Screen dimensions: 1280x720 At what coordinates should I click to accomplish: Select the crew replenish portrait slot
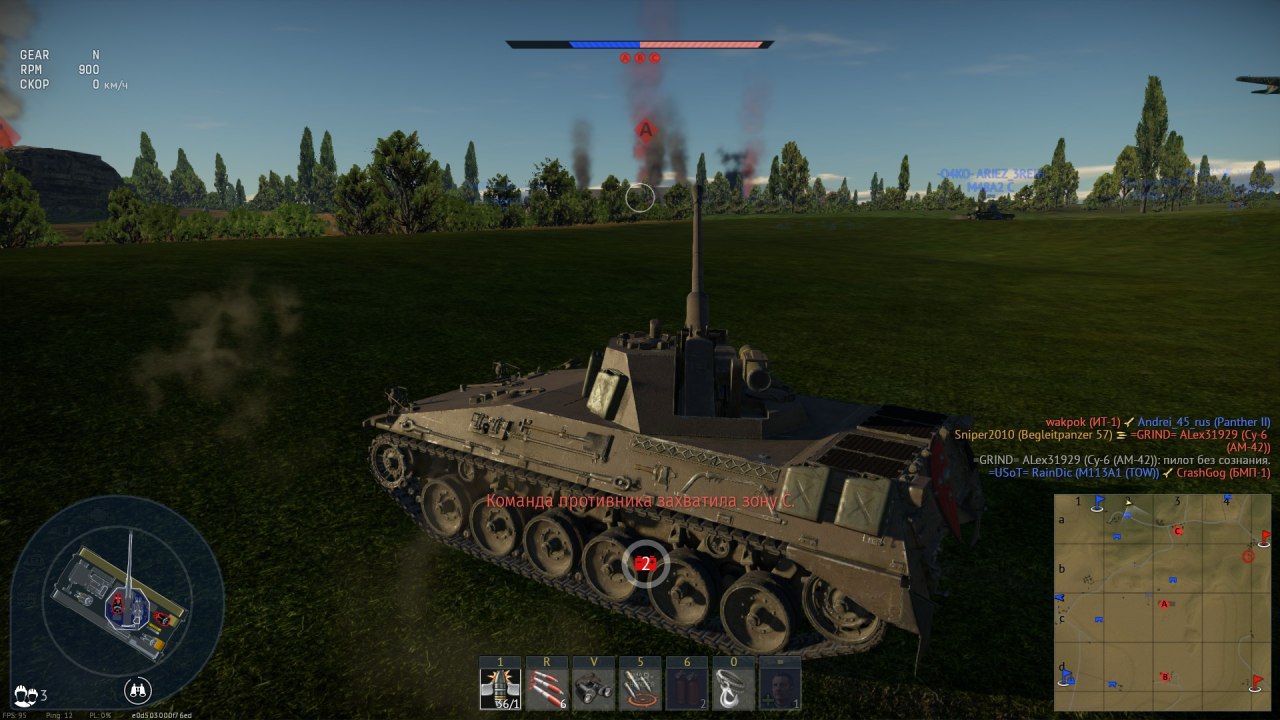[780, 689]
